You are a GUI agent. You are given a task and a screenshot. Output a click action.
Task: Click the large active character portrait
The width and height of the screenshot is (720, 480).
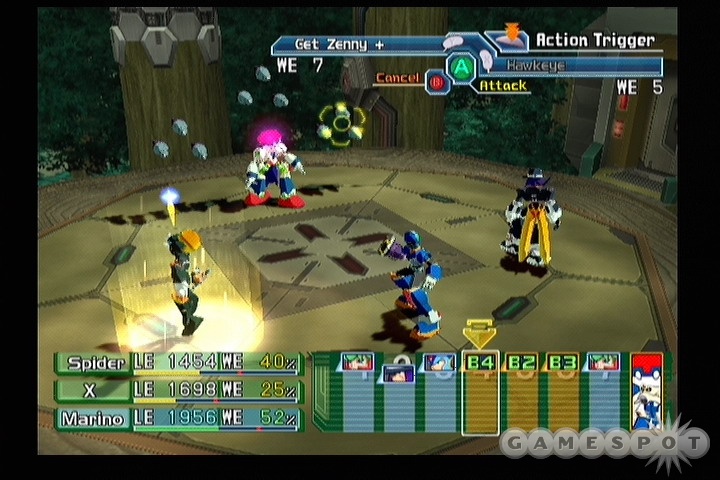pos(647,391)
